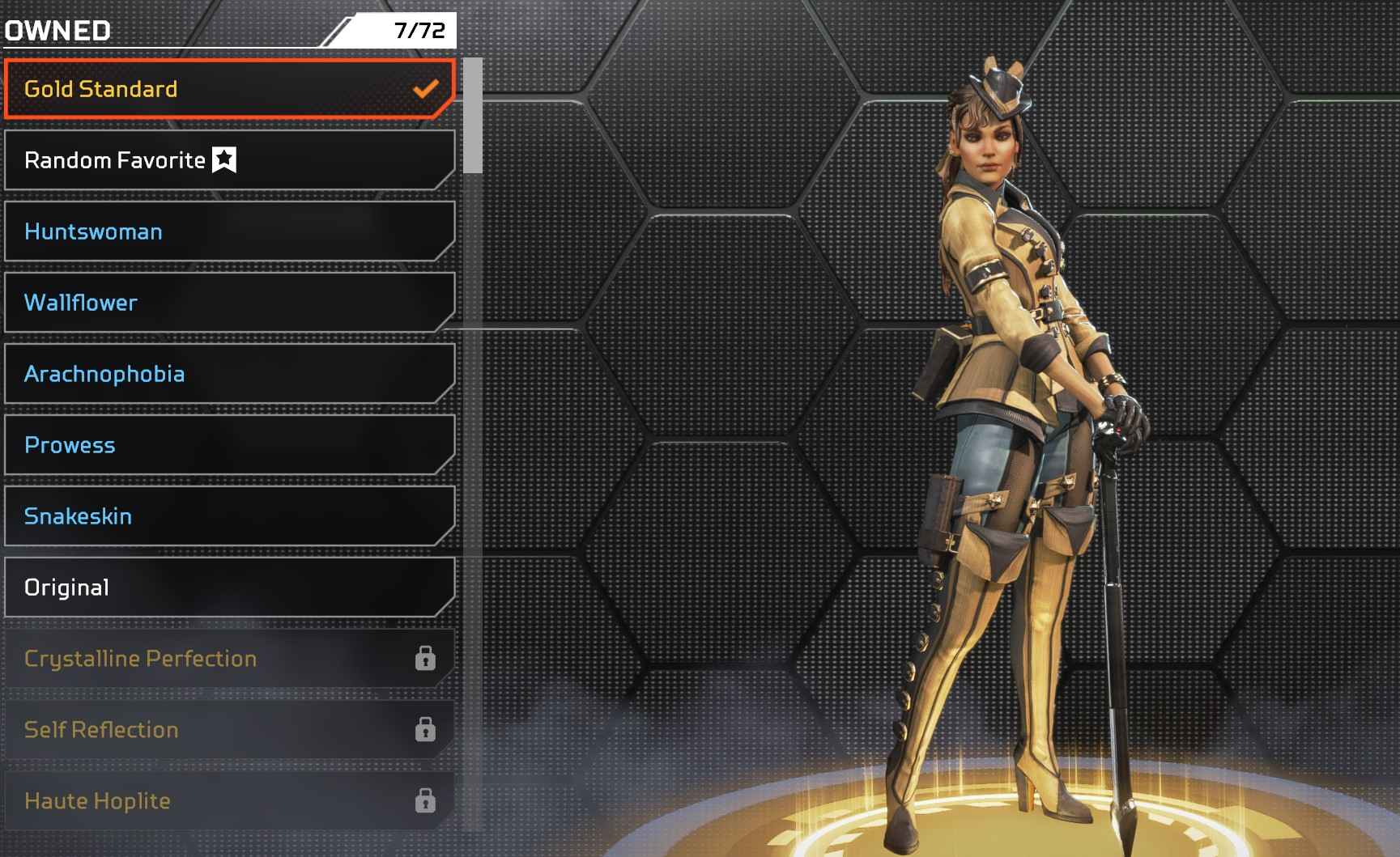Choose the Prowess skin

229,445
